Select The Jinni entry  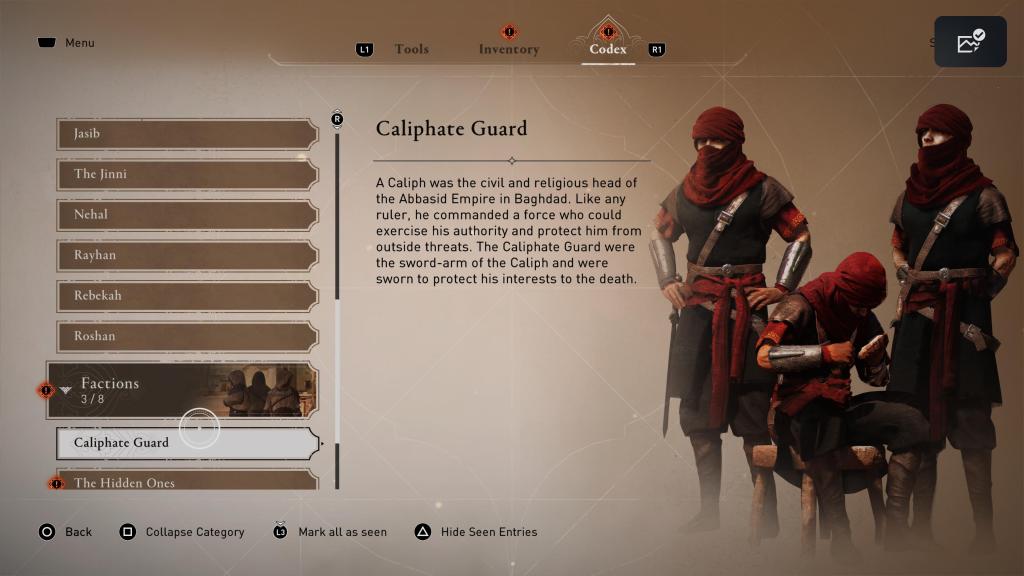187,175
